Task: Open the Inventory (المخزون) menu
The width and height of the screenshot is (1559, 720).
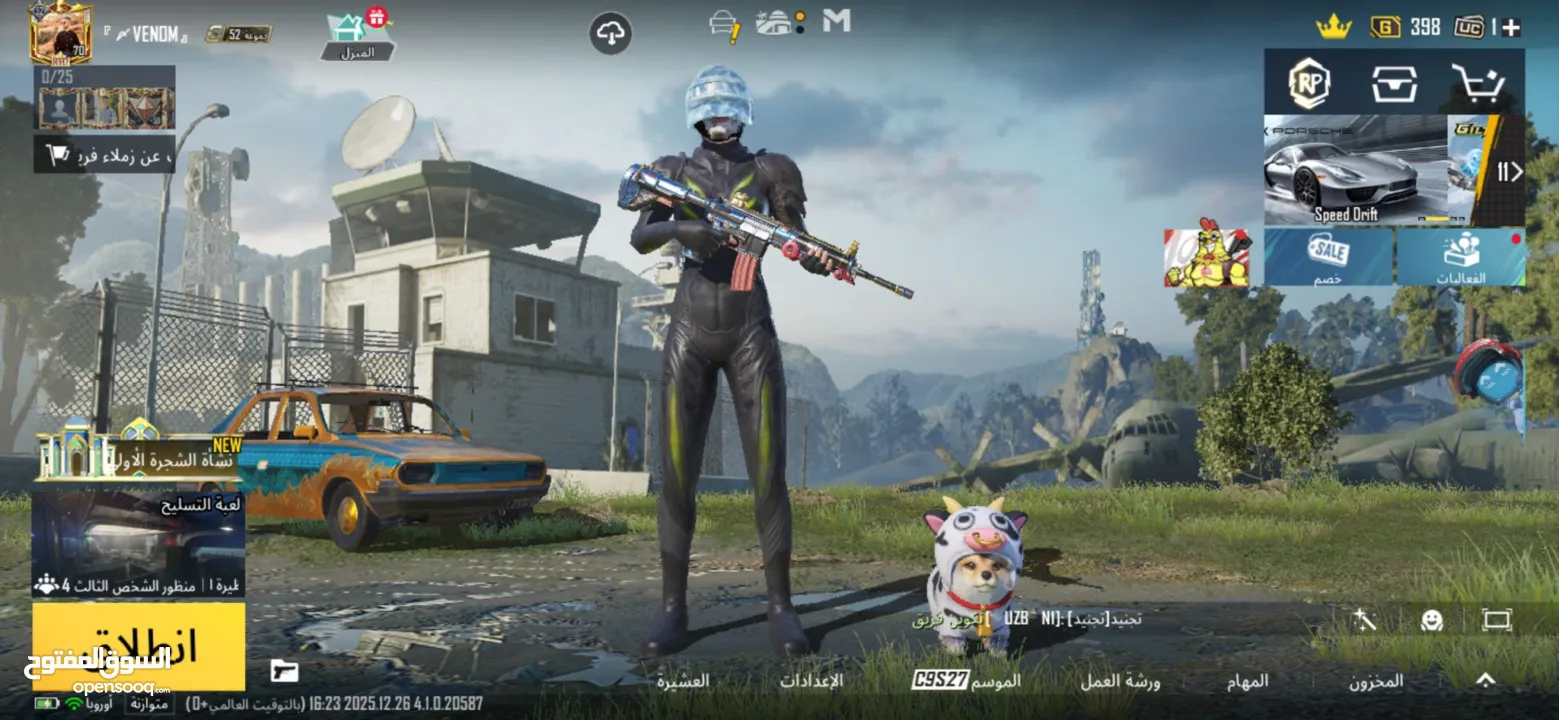Action: 1376,681
